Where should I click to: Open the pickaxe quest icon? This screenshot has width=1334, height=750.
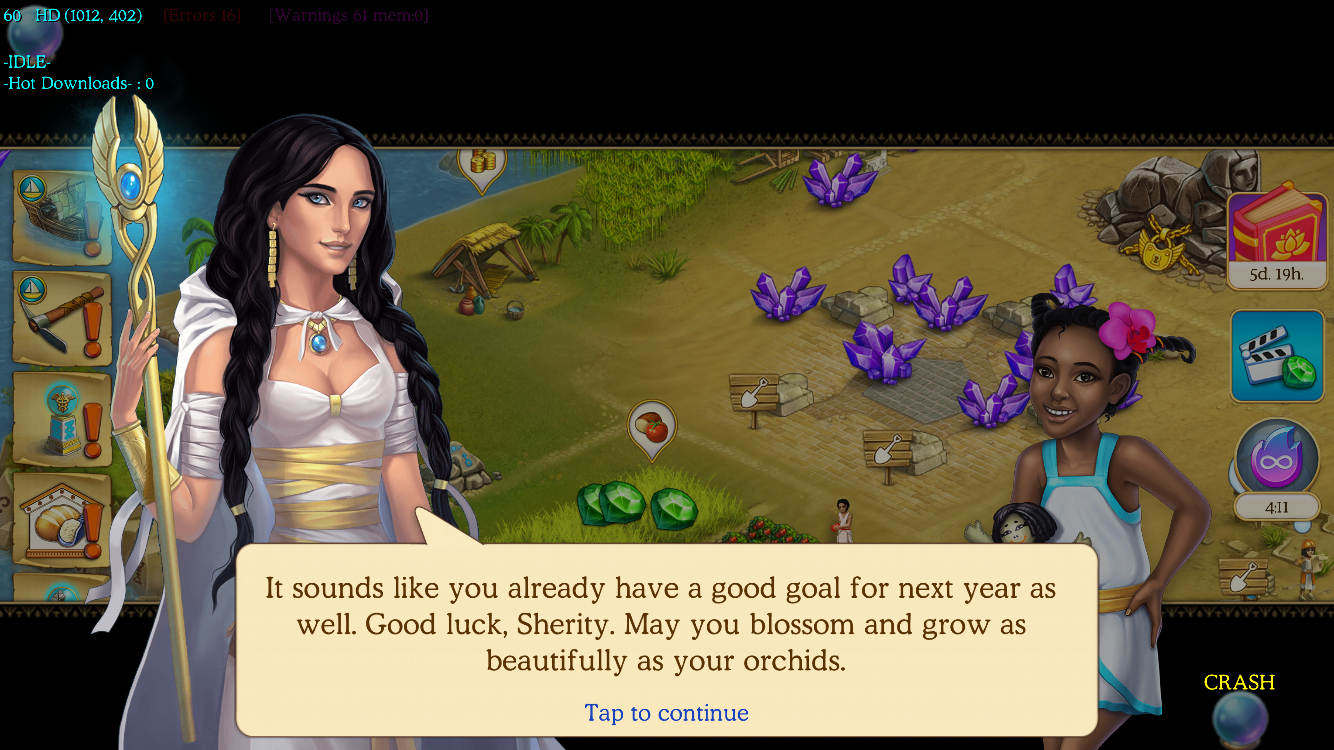62,319
